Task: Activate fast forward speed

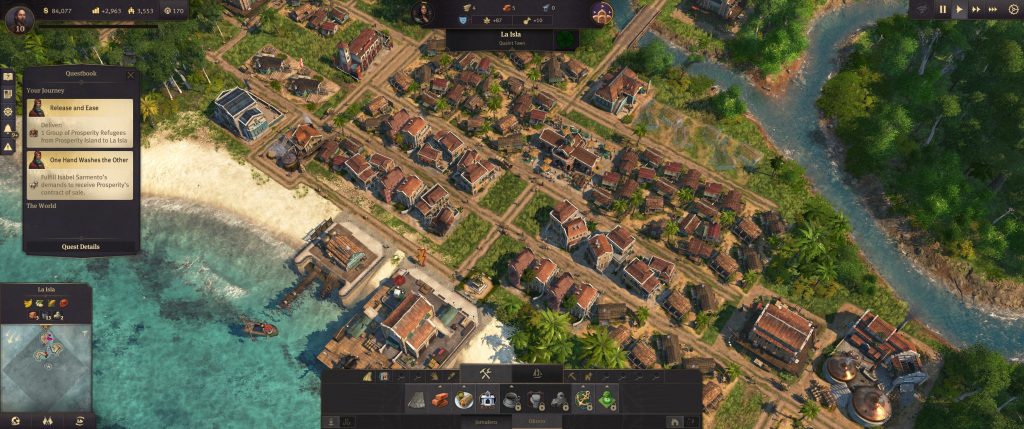Action: tap(979, 9)
